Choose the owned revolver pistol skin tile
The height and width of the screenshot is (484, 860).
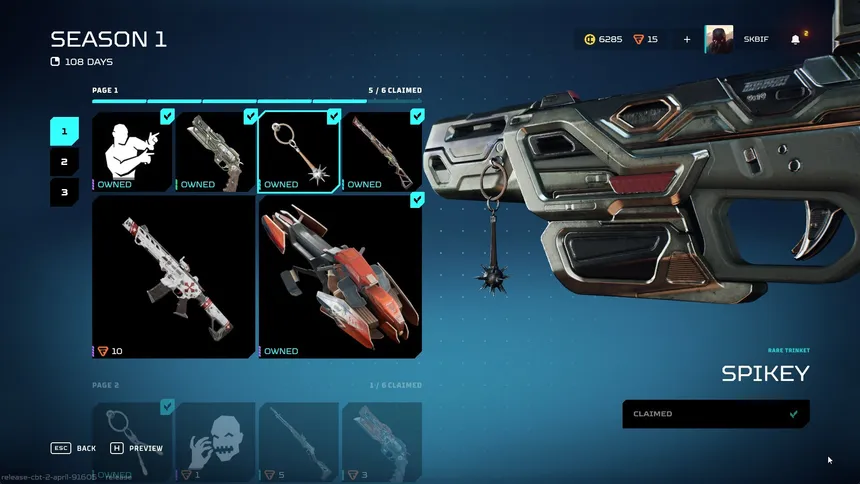216,151
